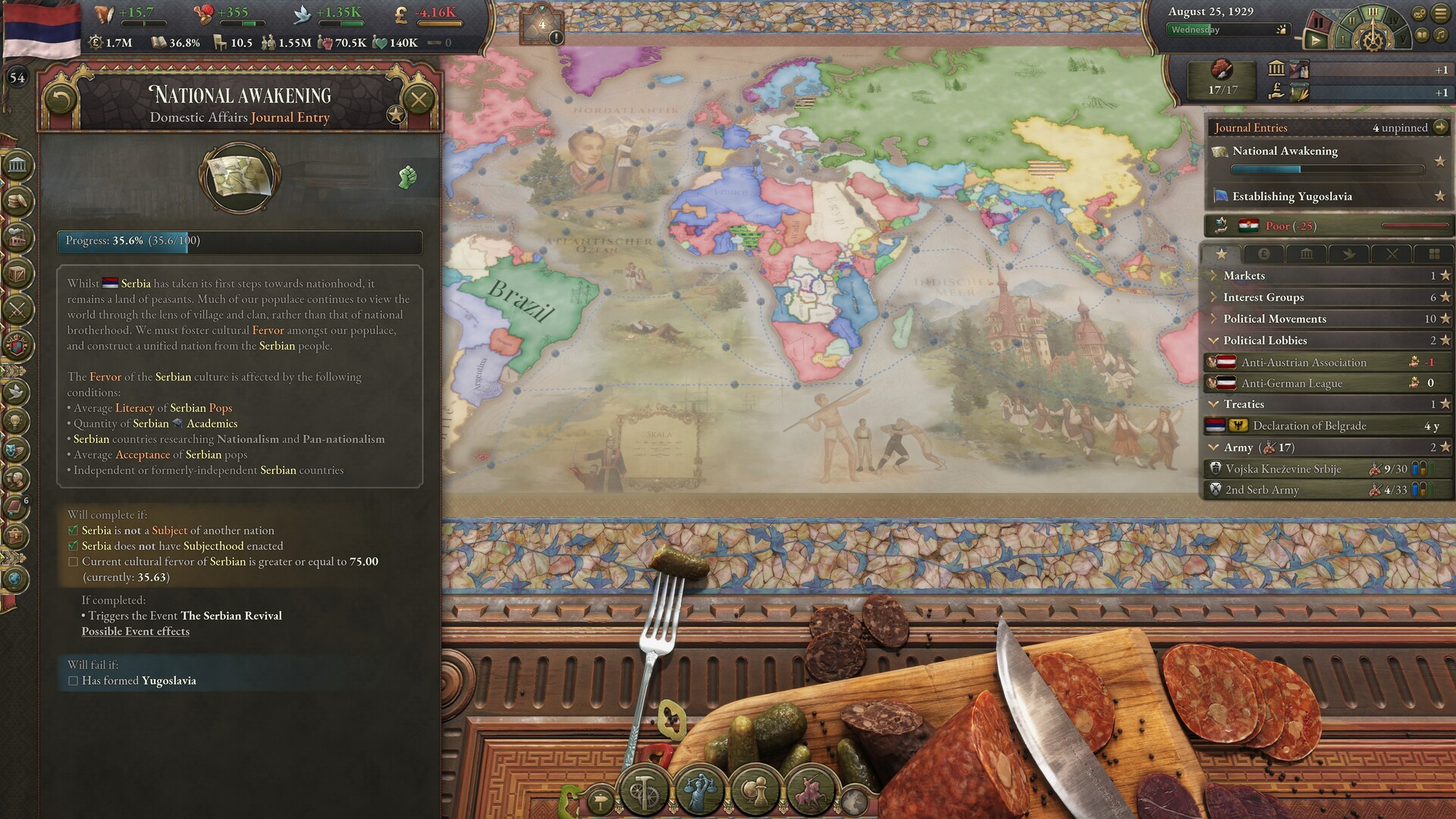Viewport: 1456px width, 819px height.
Task: Click the Serbia flag in the top corner
Action: click(x=42, y=29)
